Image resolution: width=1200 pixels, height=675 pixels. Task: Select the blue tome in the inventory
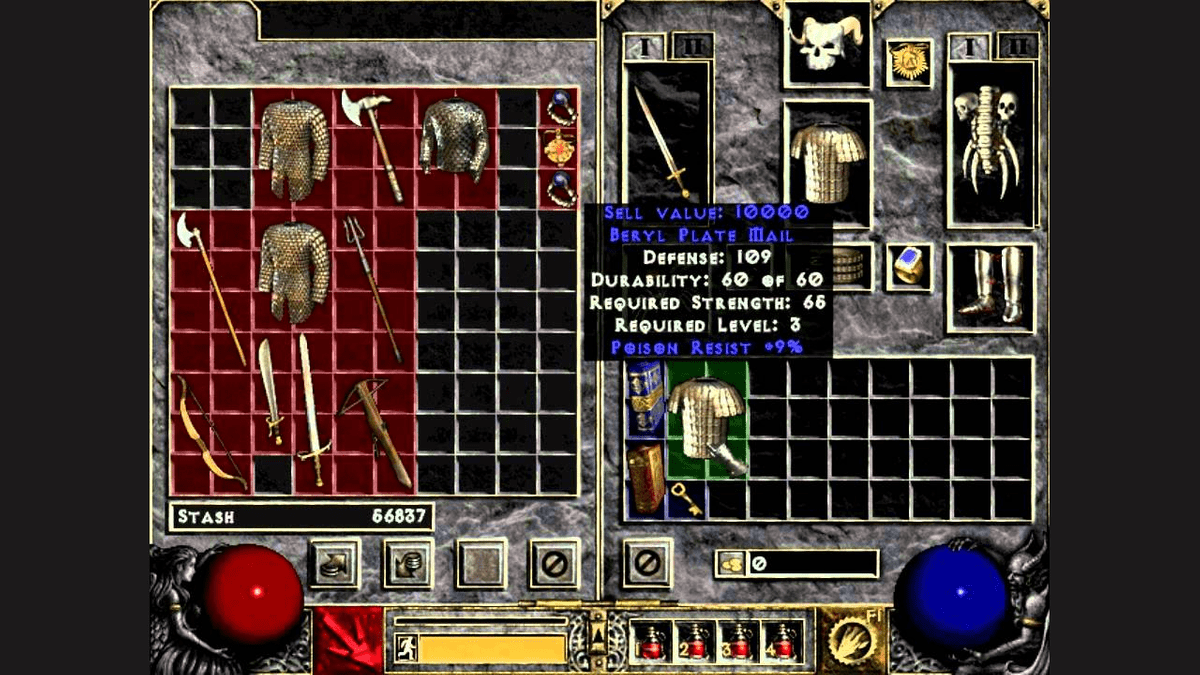click(x=645, y=397)
